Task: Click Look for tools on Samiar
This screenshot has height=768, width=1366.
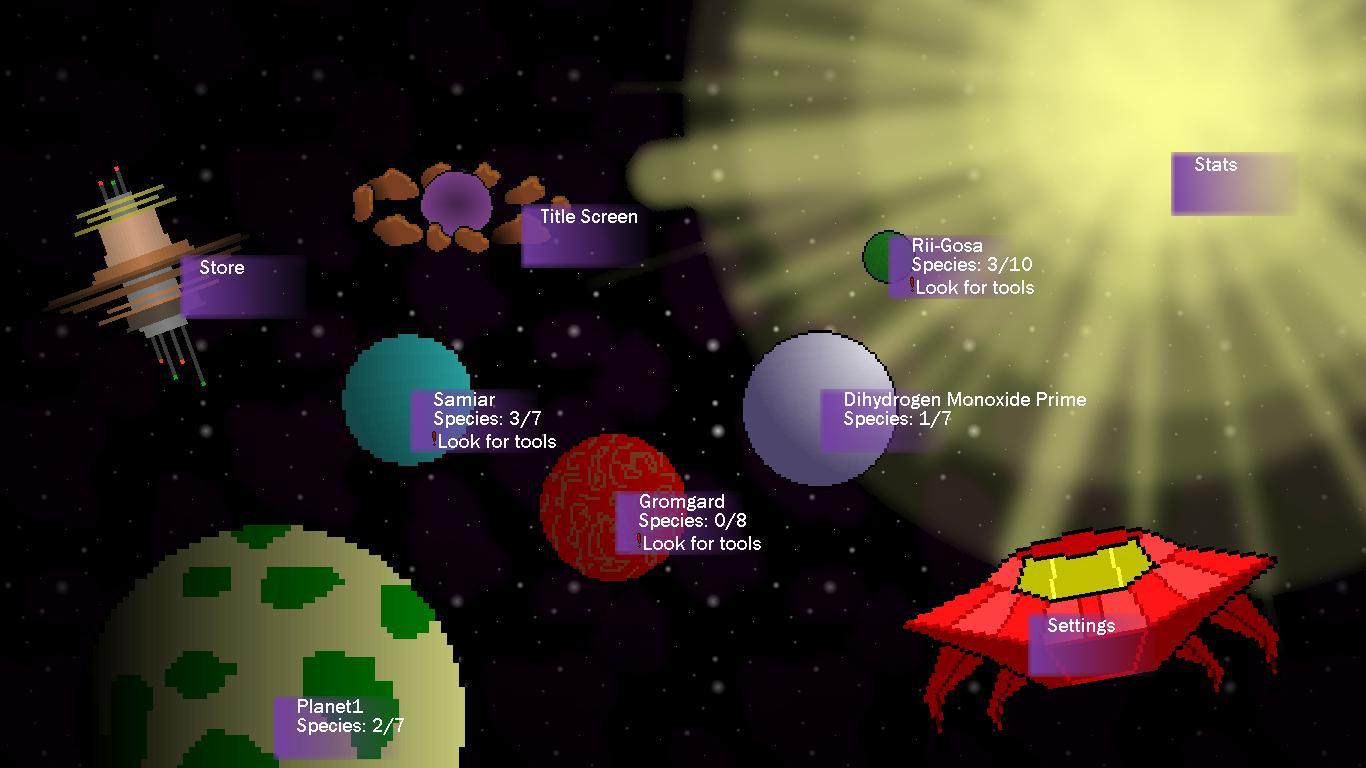Action: [x=497, y=441]
